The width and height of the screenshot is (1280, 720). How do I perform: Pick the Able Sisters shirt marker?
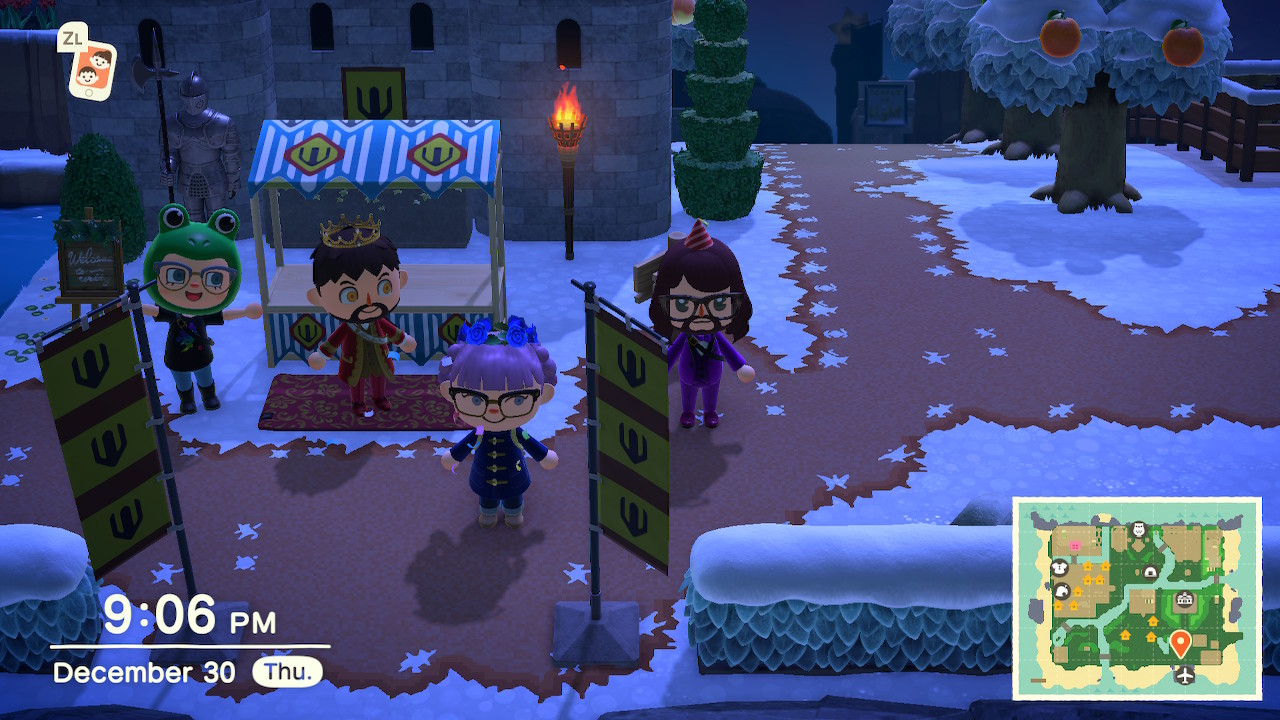point(1060,568)
